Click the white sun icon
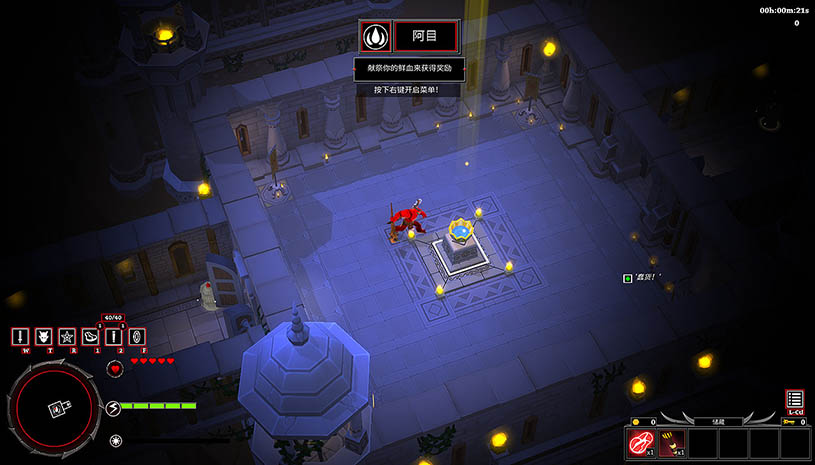This screenshot has height=465, width=815. click(116, 439)
